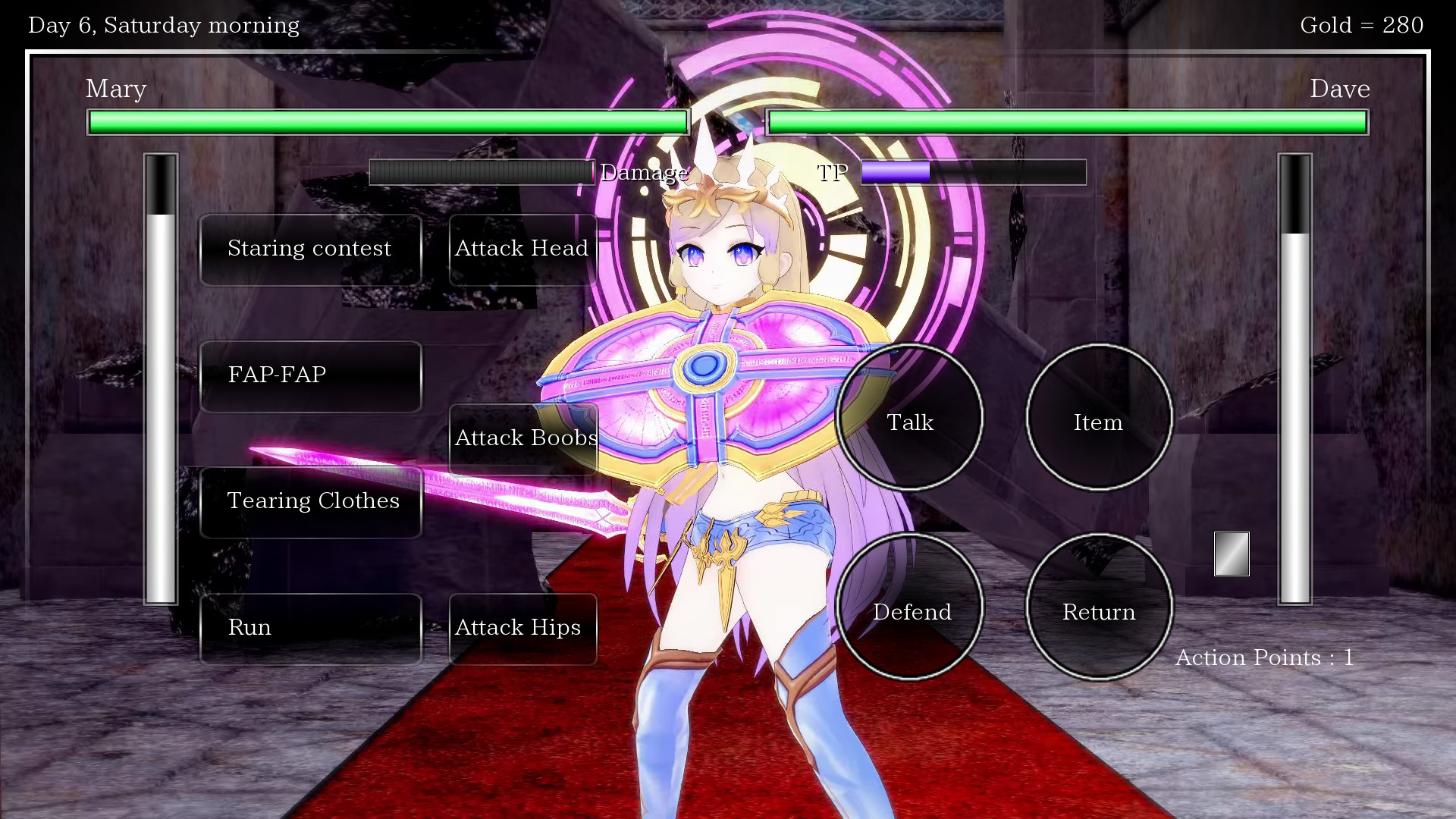Click the Run button to flee
The height and width of the screenshot is (819, 1456).
click(310, 629)
